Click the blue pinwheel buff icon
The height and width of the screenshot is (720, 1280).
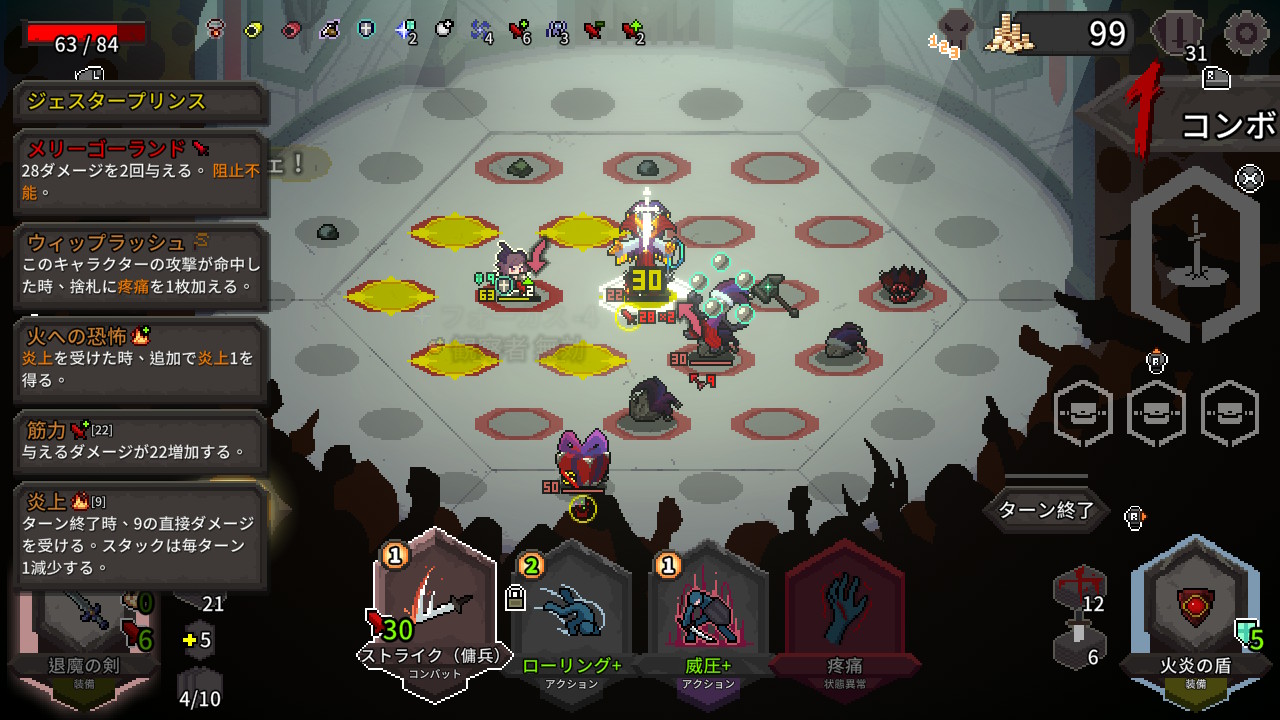(481, 29)
